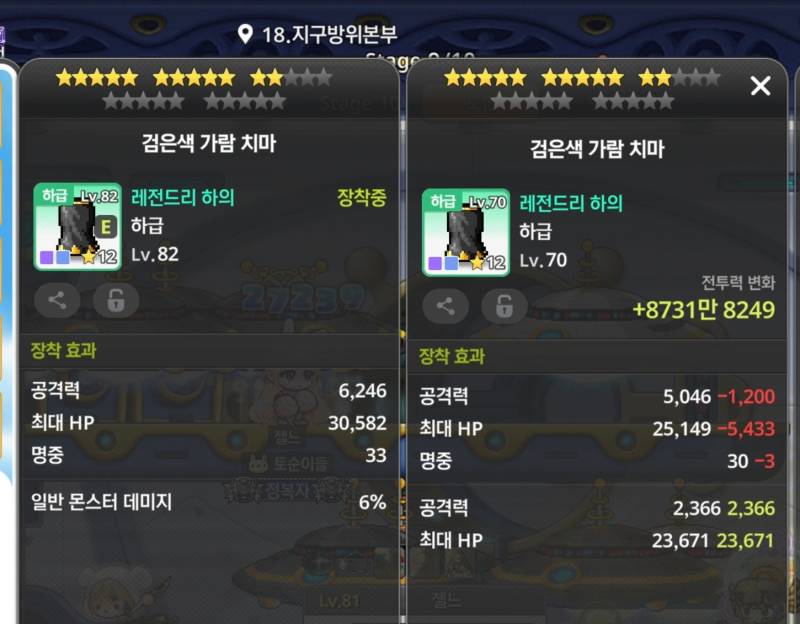Viewport: 800px width, 624px height.
Task: Share the equipped Lv.82 skirt
Action: pyautogui.click(x=57, y=299)
